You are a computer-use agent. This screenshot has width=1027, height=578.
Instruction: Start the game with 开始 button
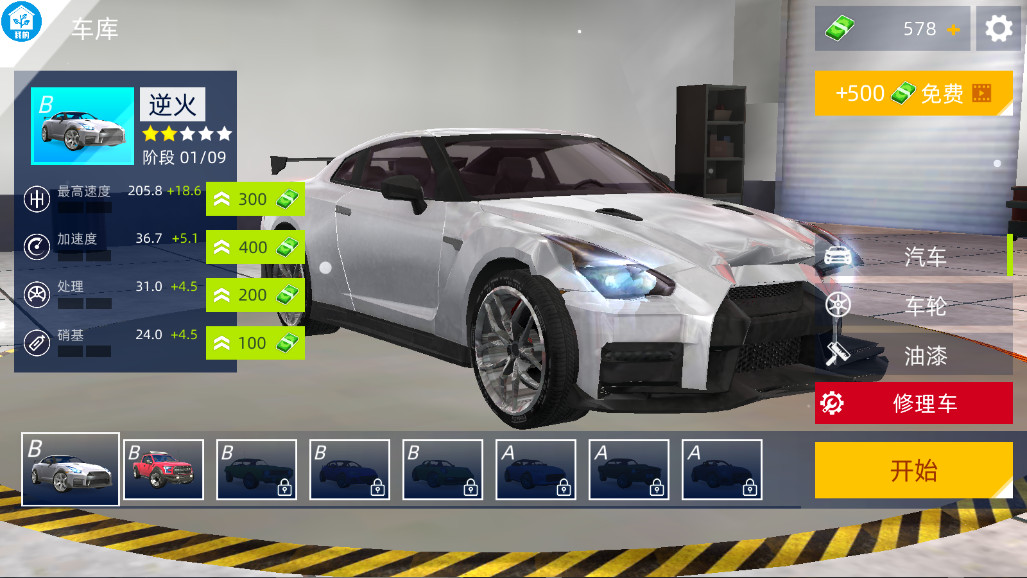[914, 470]
